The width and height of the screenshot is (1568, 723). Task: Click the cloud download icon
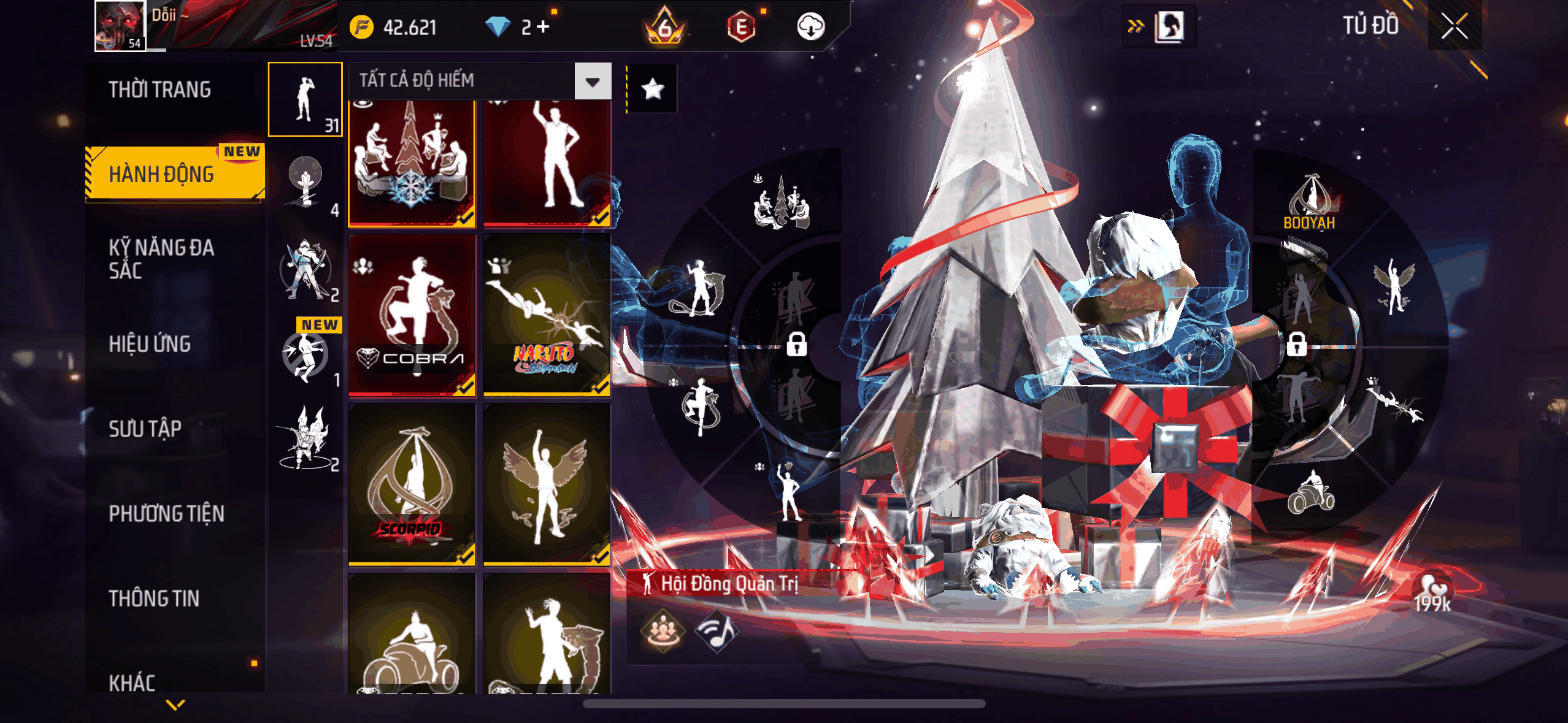810,26
